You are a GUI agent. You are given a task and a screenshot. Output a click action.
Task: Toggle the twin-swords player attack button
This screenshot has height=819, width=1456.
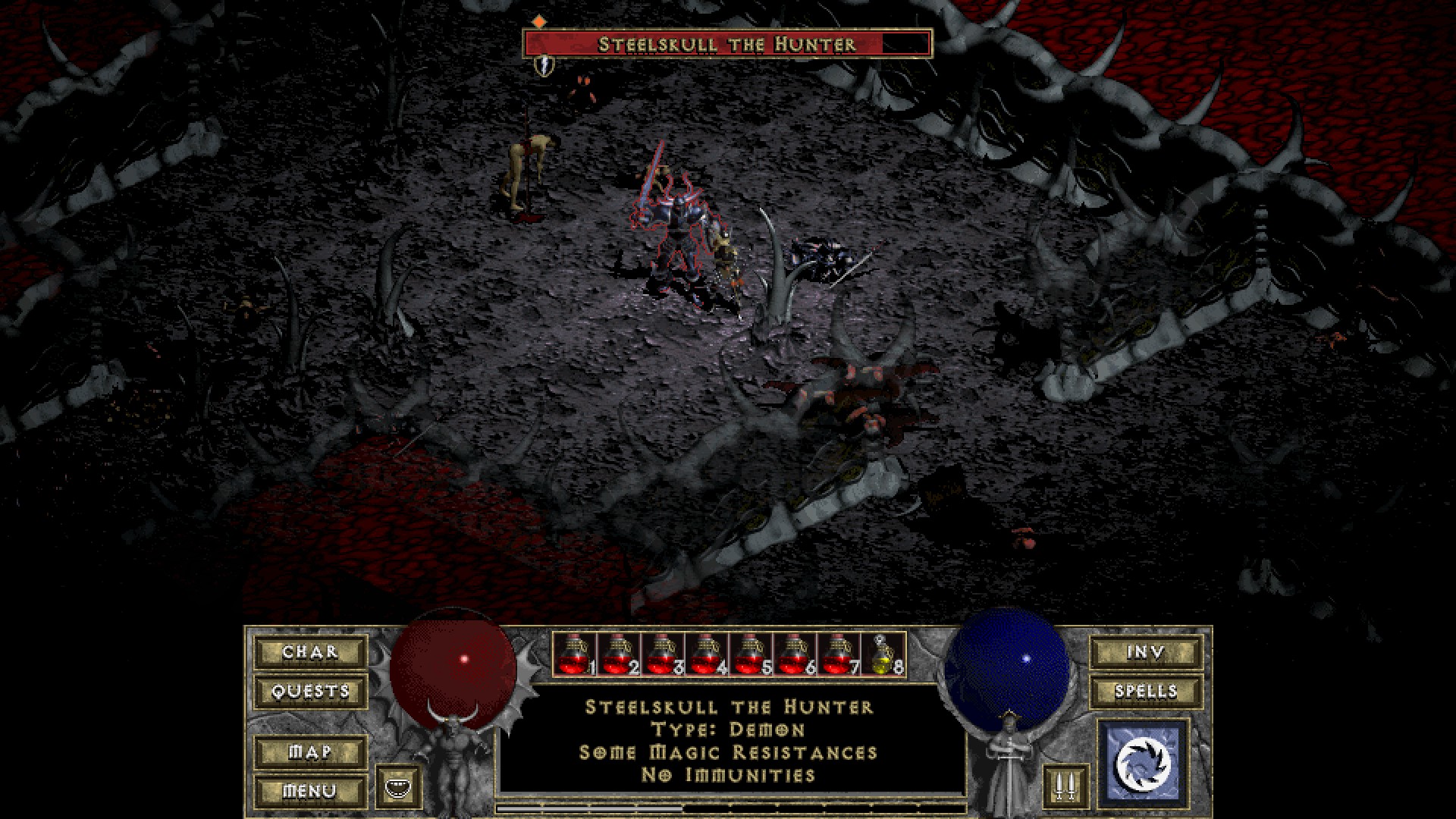pyautogui.click(x=1065, y=787)
